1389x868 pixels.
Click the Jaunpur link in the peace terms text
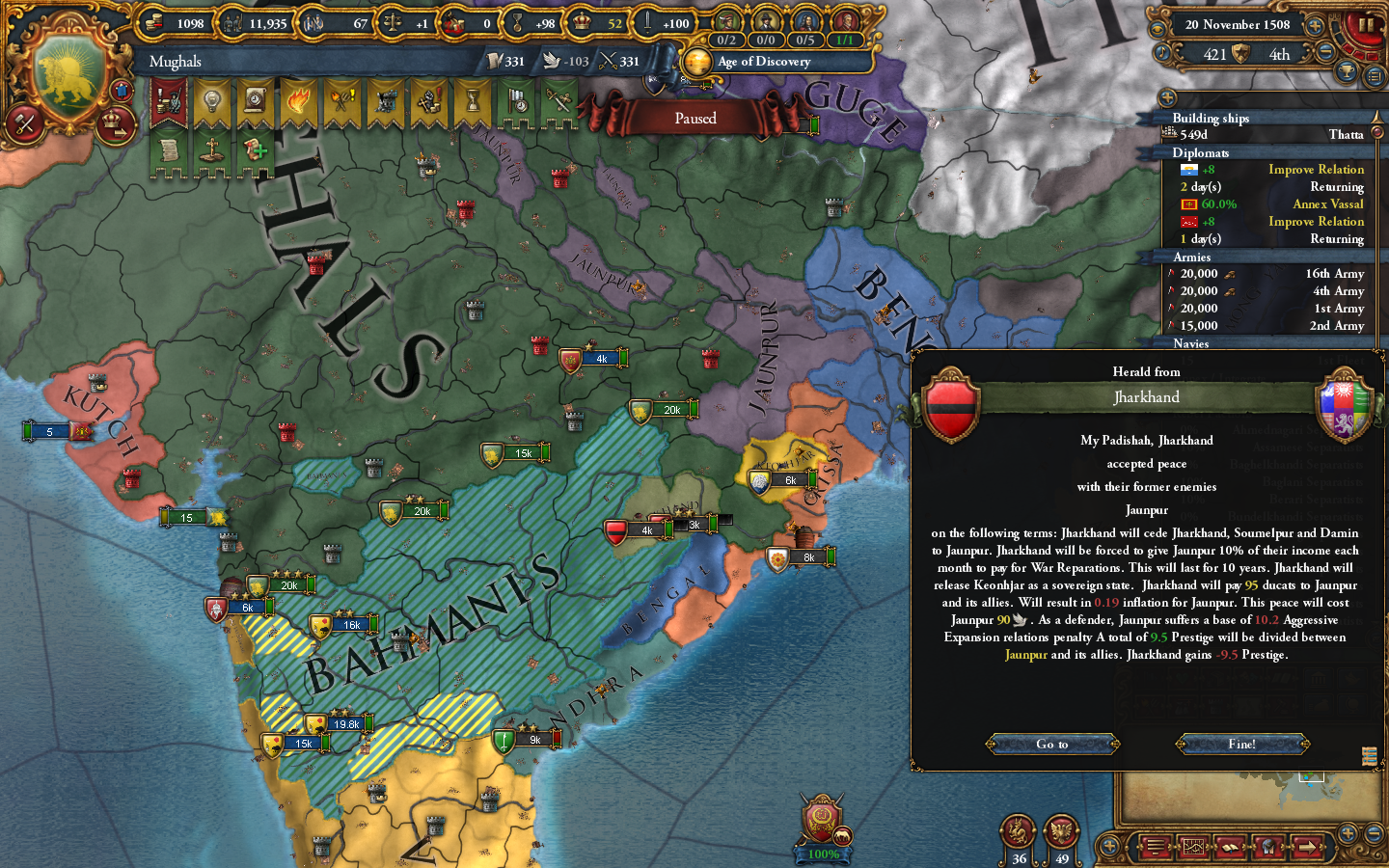[1025, 652]
